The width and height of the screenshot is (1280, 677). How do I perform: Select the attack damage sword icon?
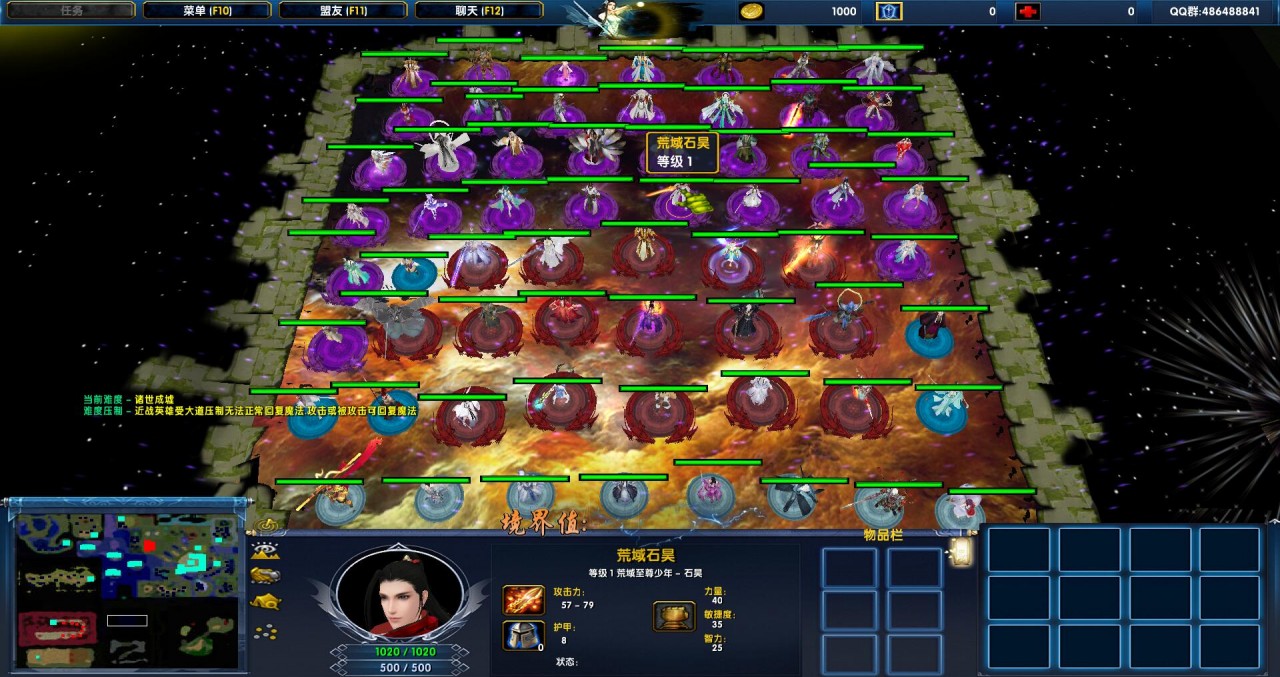click(523, 600)
